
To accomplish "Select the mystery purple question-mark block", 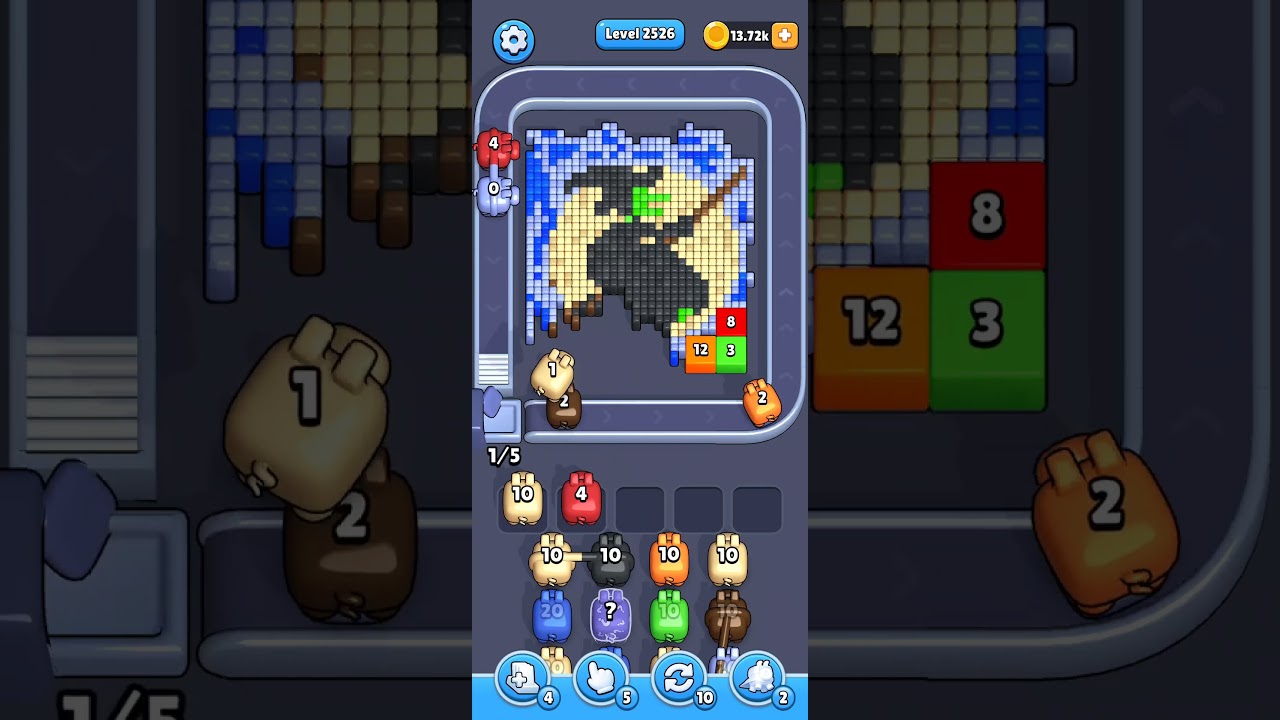I will click(x=610, y=615).
